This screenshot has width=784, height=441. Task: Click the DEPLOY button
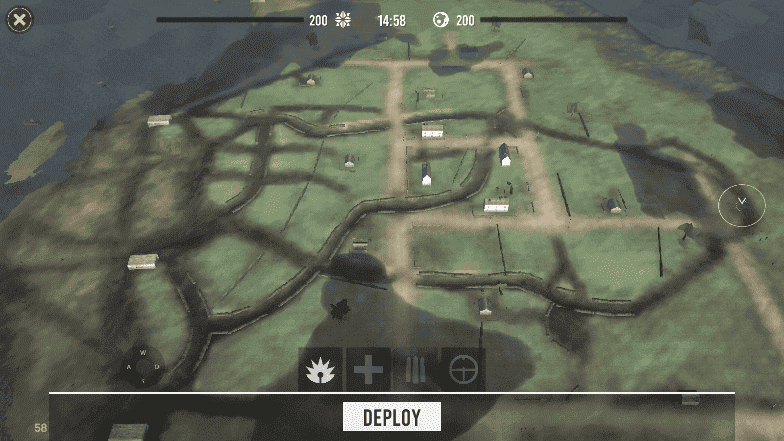click(x=391, y=417)
